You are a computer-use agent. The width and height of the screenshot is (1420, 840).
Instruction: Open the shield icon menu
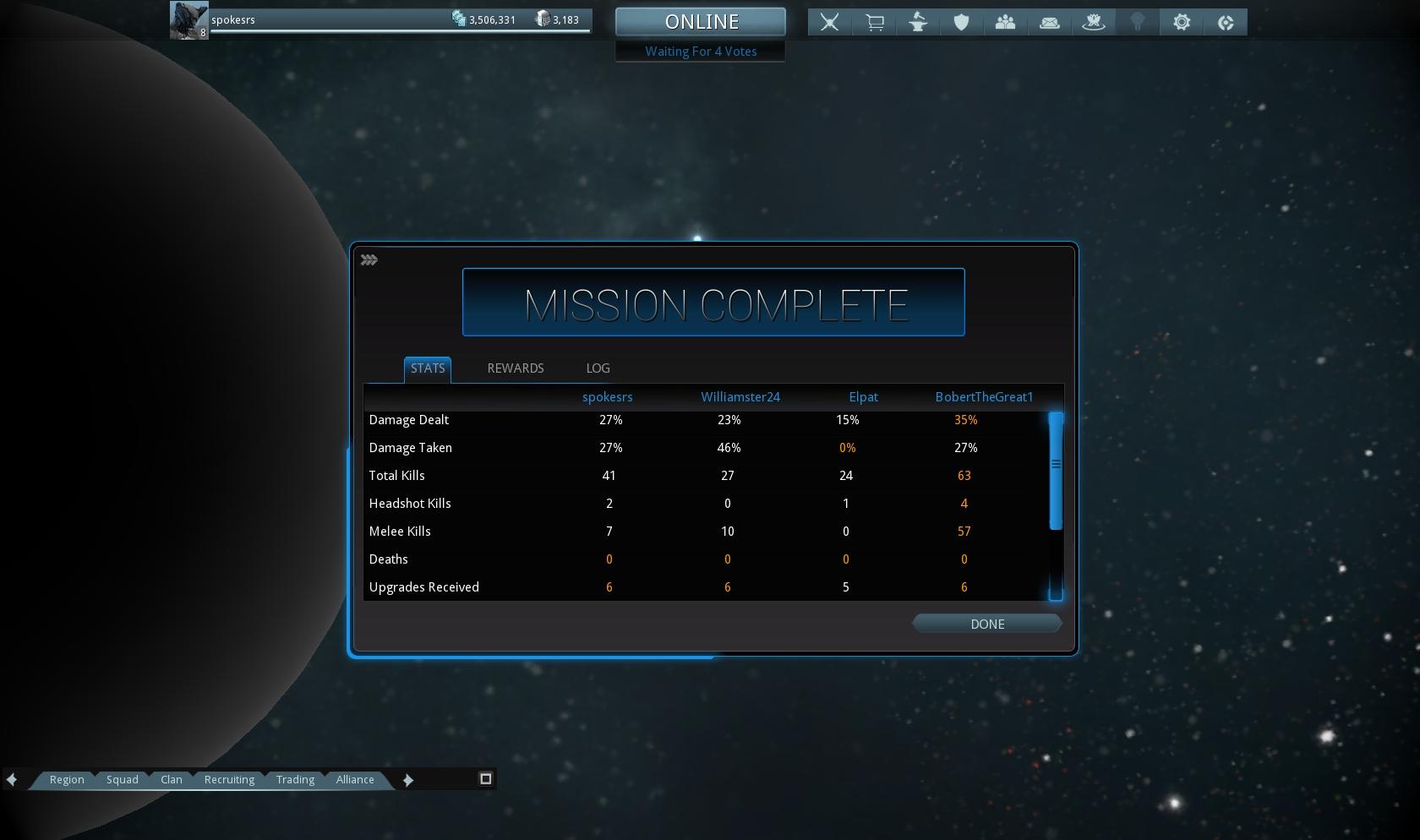click(x=962, y=23)
